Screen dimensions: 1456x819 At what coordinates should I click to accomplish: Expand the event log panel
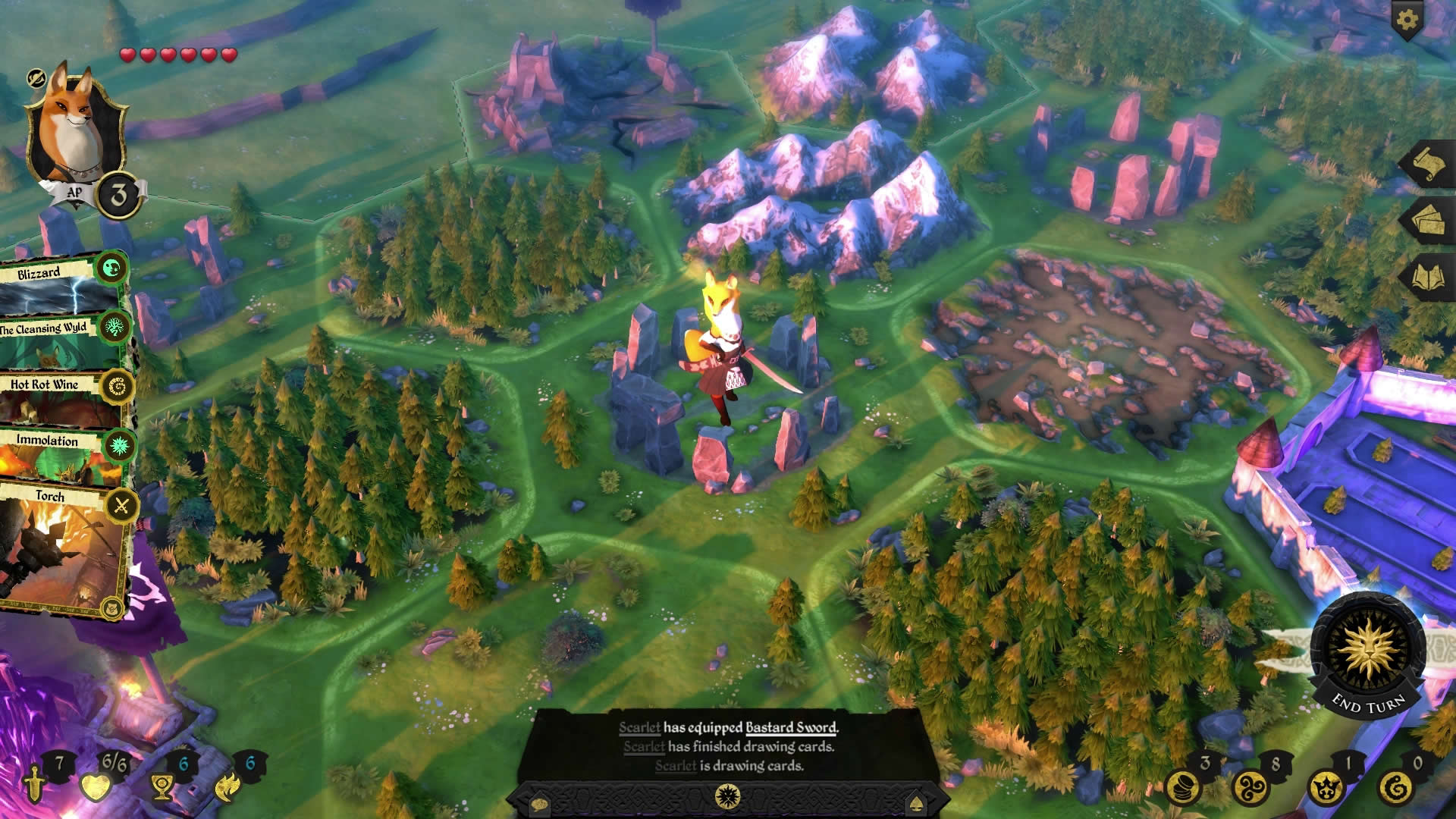pos(728,797)
